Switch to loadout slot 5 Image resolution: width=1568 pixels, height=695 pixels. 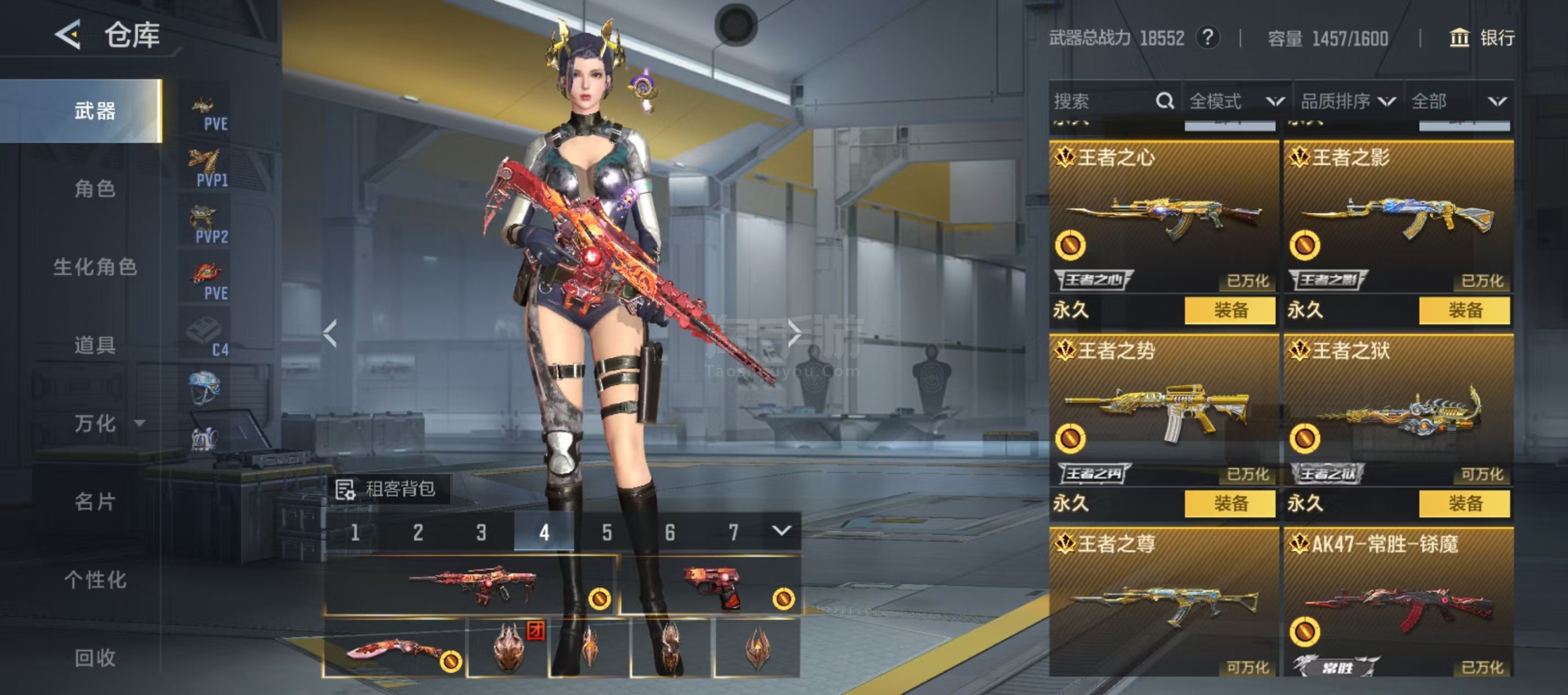(x=606, y=532)
